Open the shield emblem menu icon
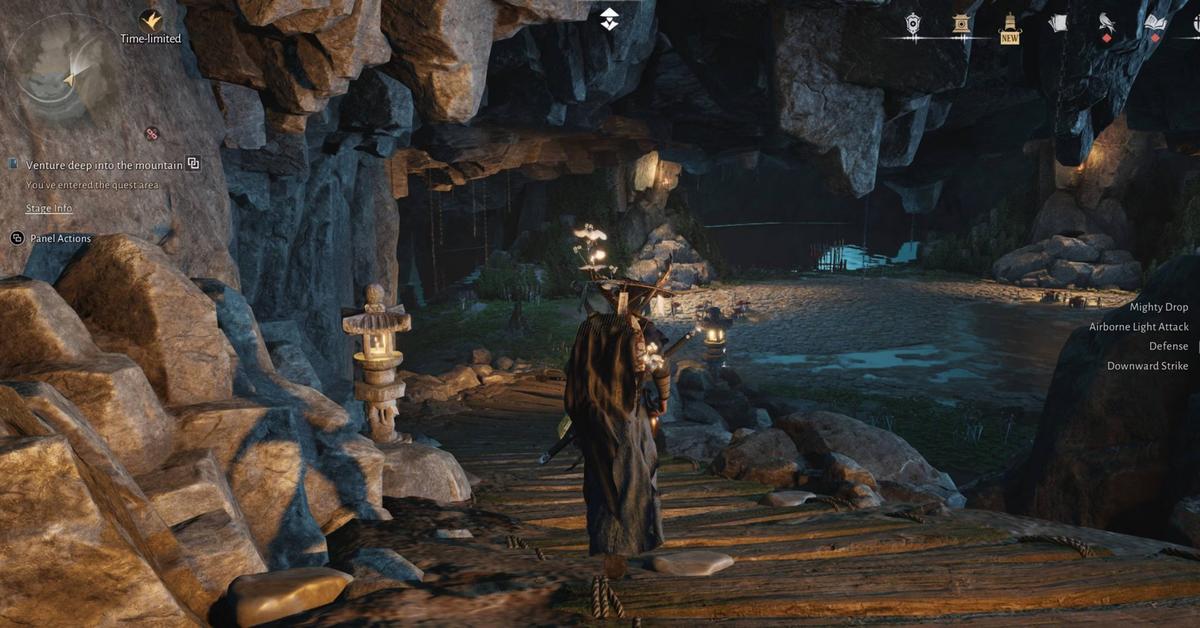 [912, 24]
